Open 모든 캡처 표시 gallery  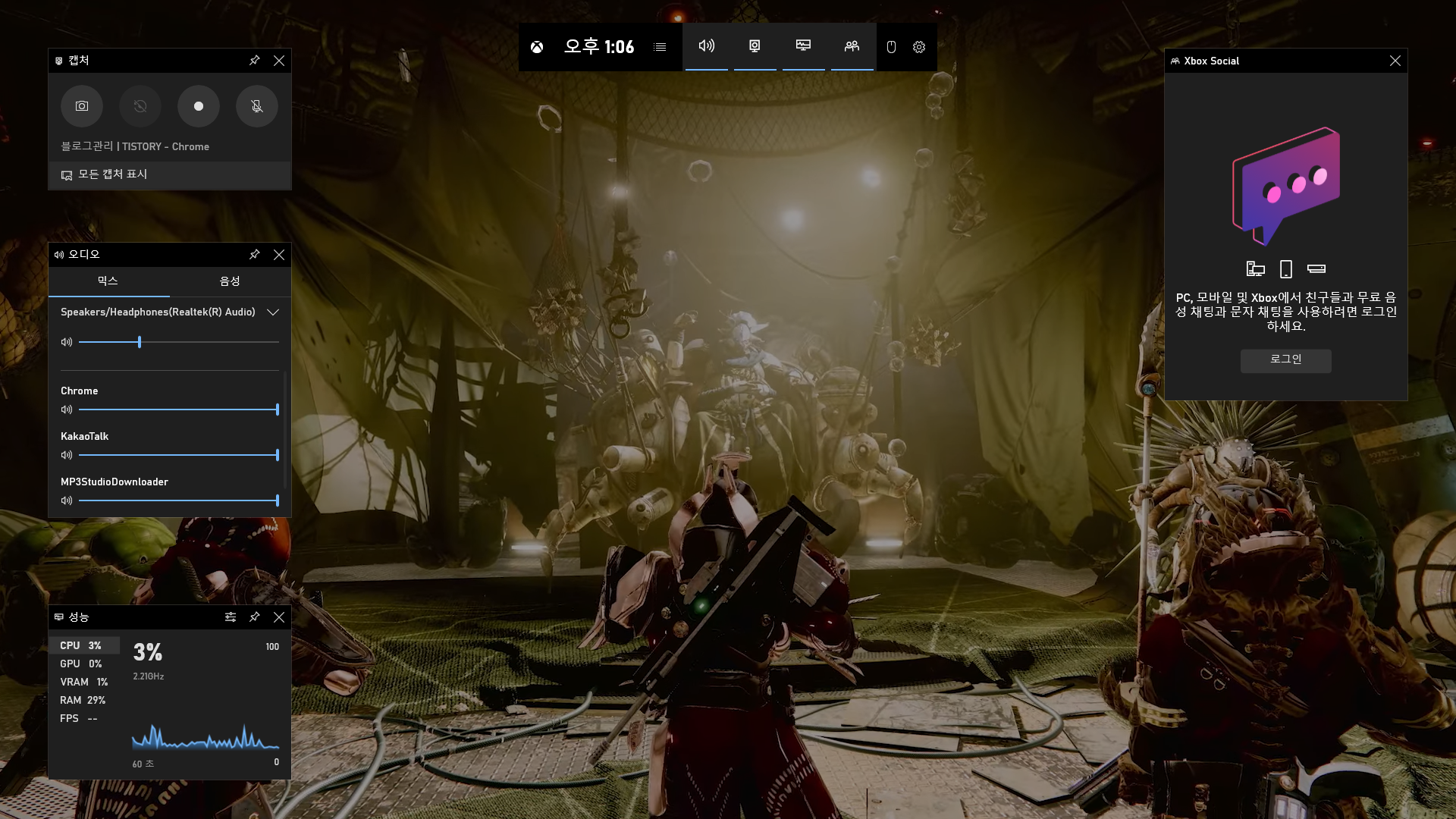click(x=112, y=174)
